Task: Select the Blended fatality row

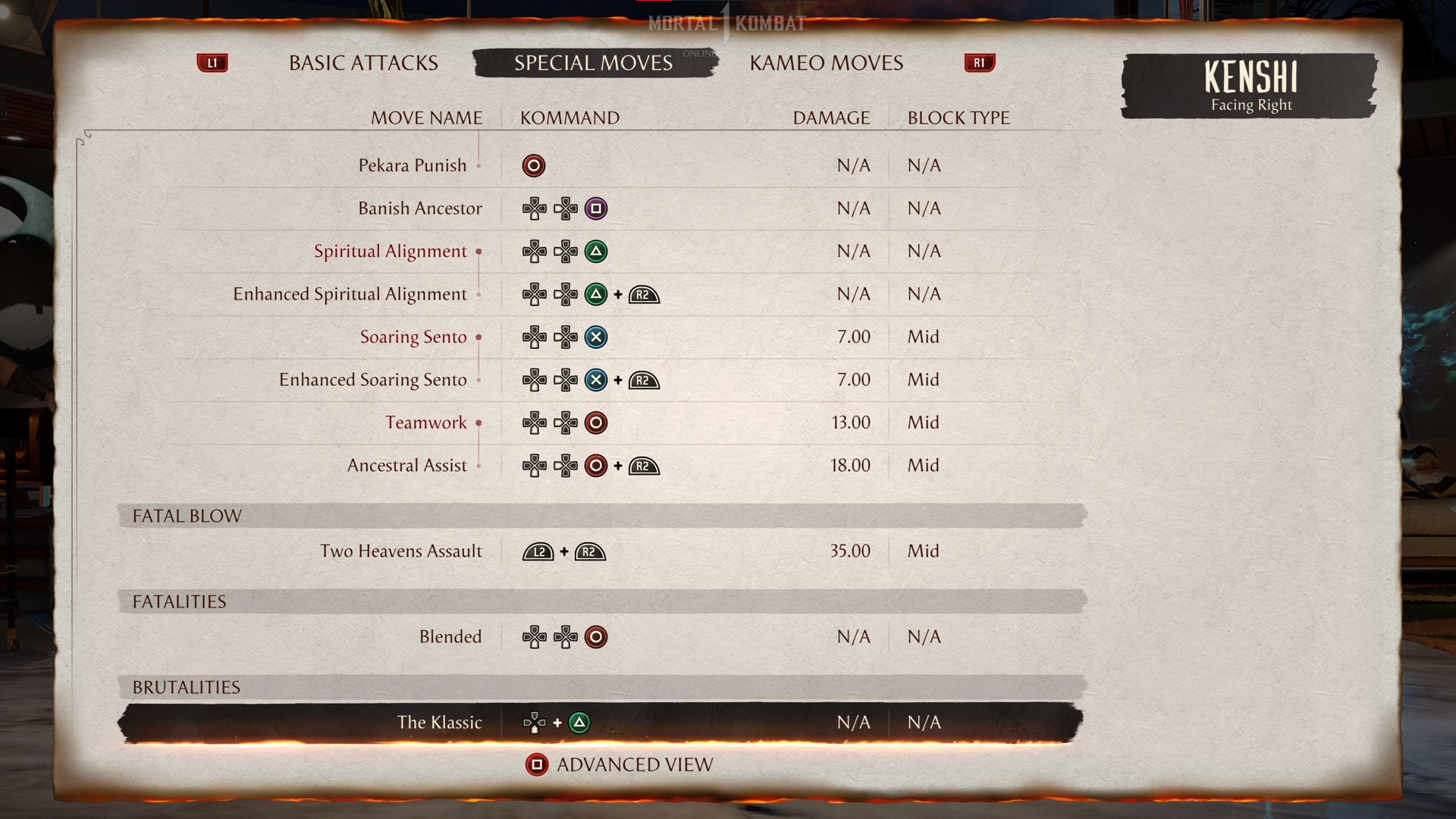Action: [451, 637]
